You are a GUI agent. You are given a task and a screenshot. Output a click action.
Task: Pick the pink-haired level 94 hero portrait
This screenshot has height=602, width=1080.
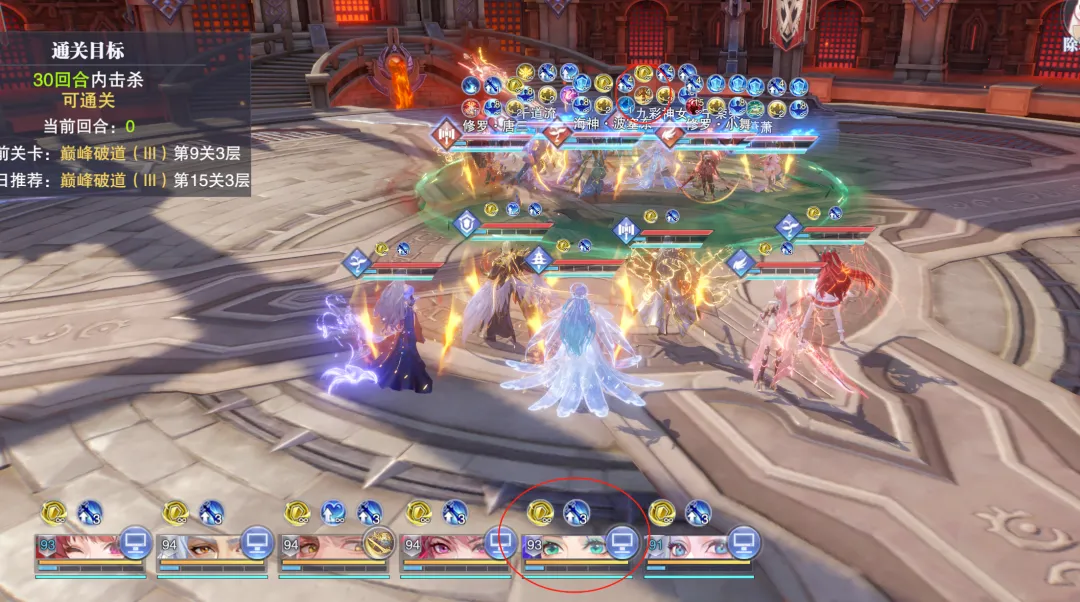click(x=440, y=546)
